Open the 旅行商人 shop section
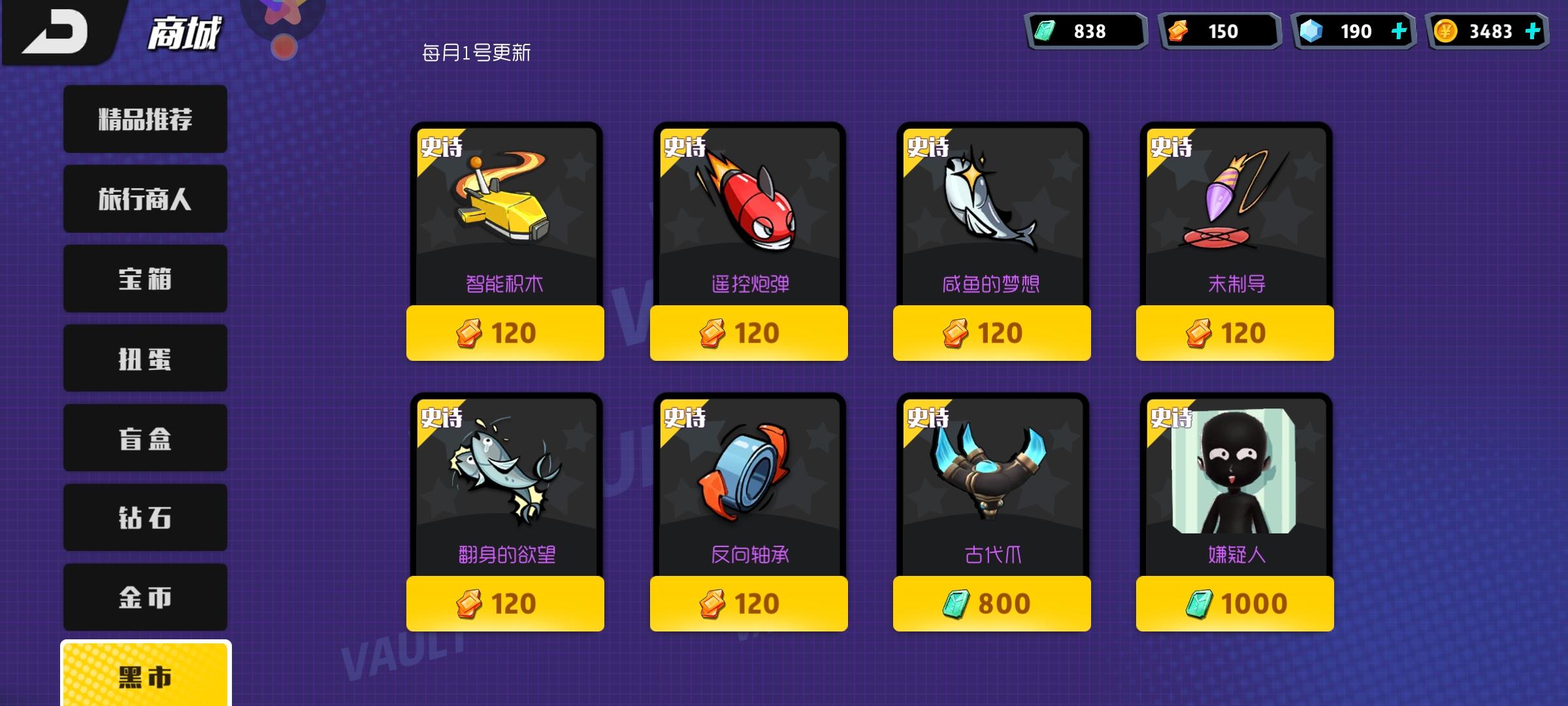The width and height of the screenshot is (1568, 706). point(144,199)
